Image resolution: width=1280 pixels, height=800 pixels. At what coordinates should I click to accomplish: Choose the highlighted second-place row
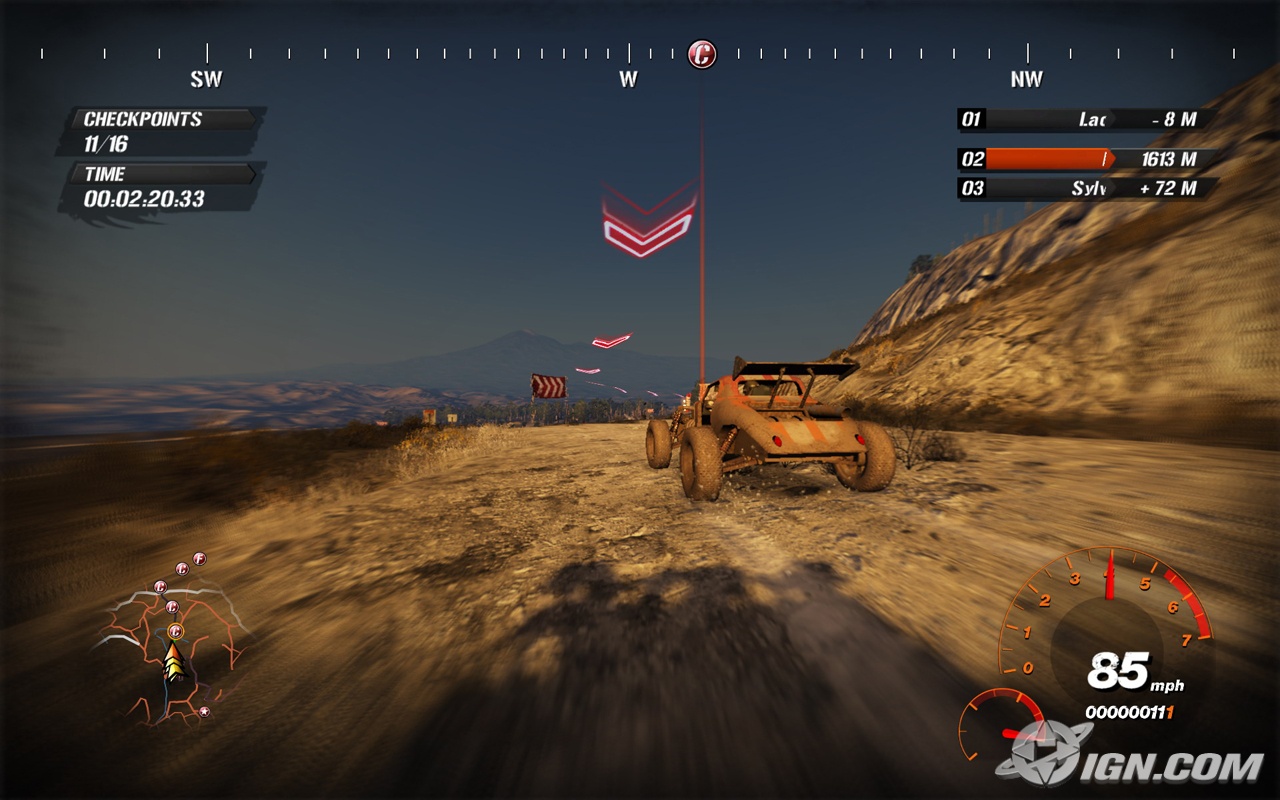1088,159
